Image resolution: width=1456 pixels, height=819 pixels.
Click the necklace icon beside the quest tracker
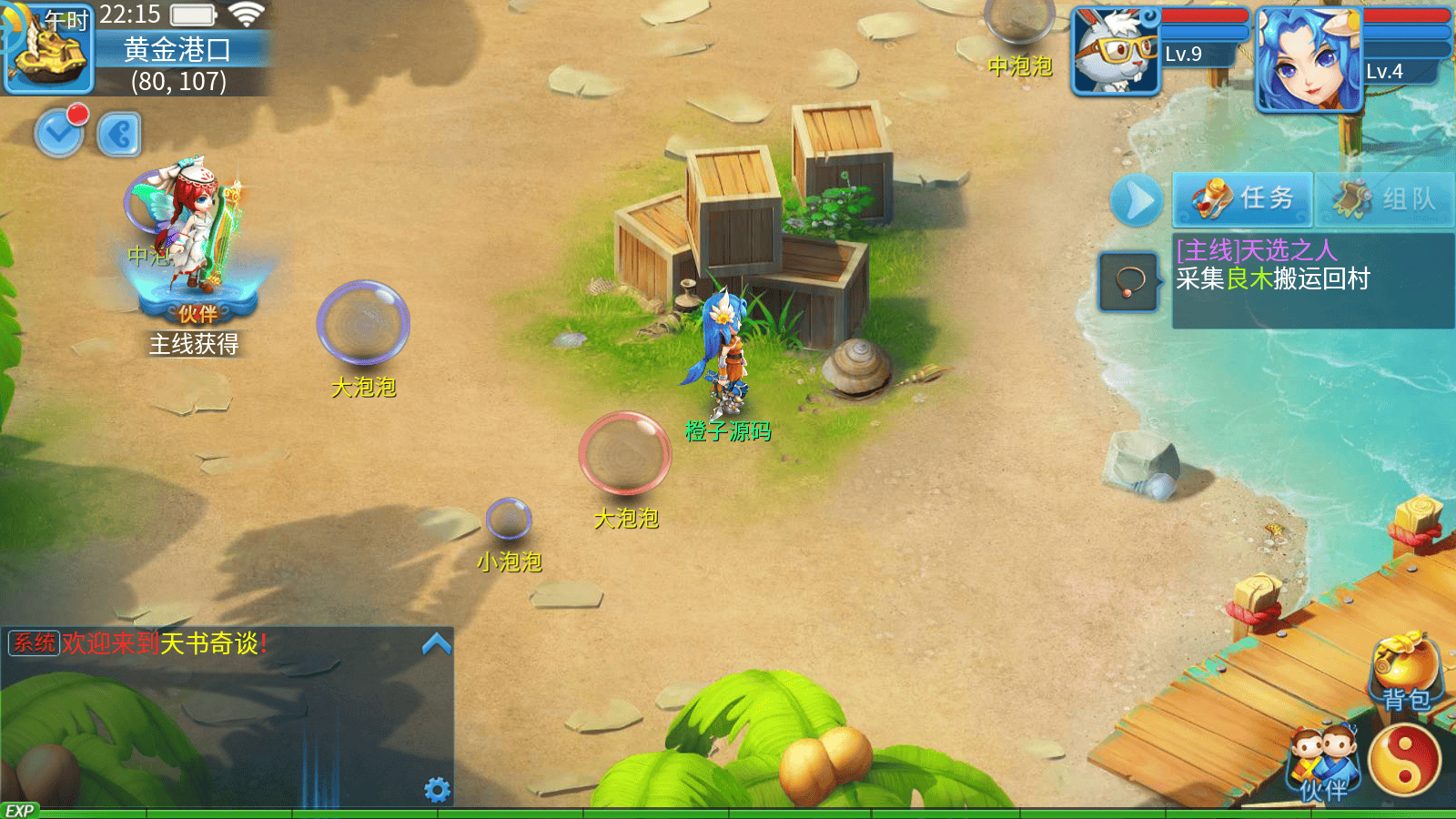coord(1128,282)
